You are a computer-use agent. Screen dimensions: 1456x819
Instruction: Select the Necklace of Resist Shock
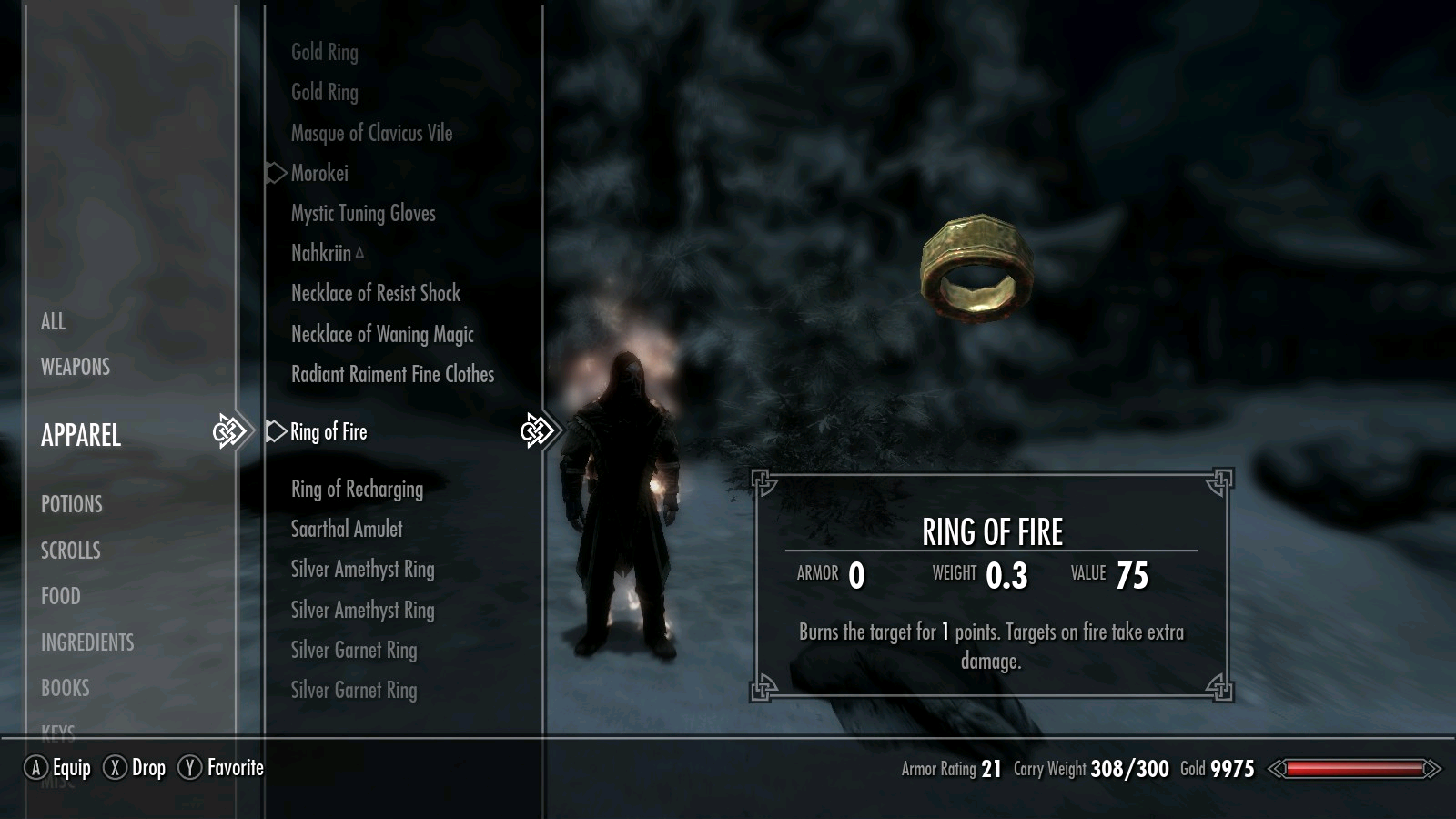point(376,293)
